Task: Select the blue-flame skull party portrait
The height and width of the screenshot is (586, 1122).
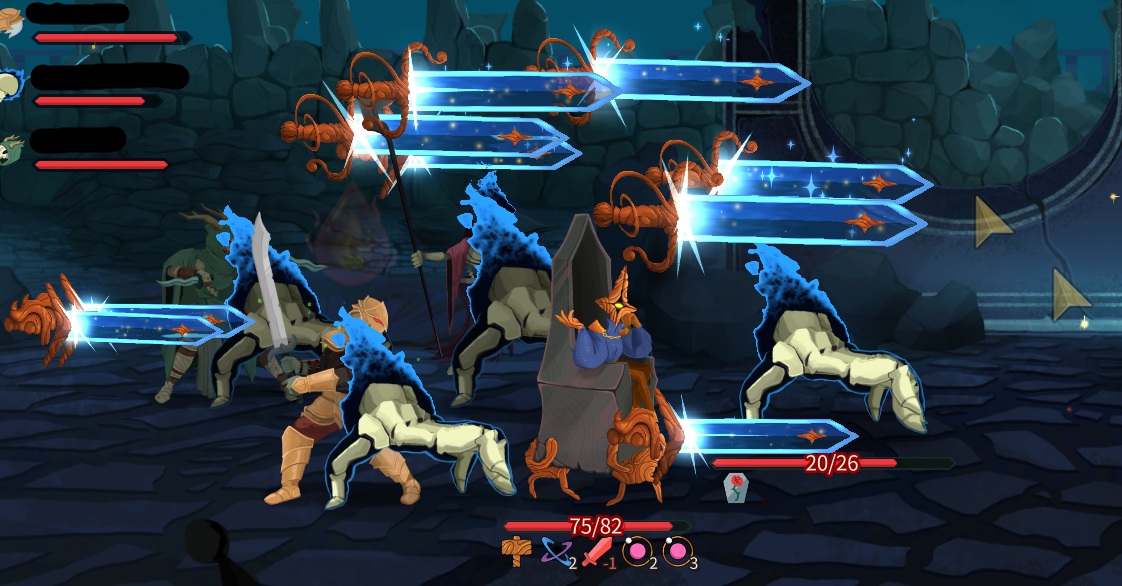Action: click(x=9, y=86)
